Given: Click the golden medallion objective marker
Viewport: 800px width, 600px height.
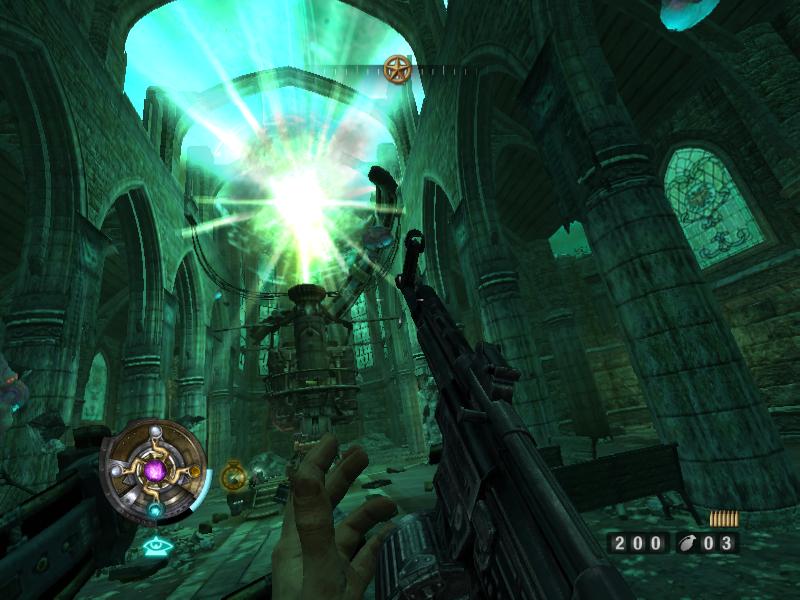Looking at the screenshot, I should pyautogui.click(x=234, y=476).
